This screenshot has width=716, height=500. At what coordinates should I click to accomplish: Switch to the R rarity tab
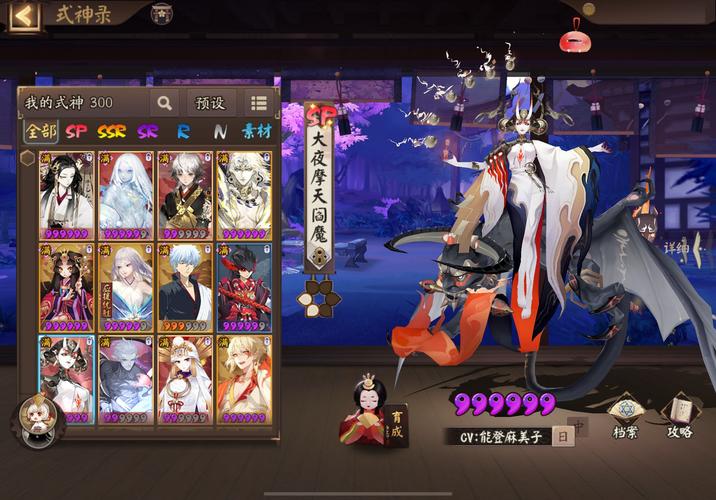point(183,131)
